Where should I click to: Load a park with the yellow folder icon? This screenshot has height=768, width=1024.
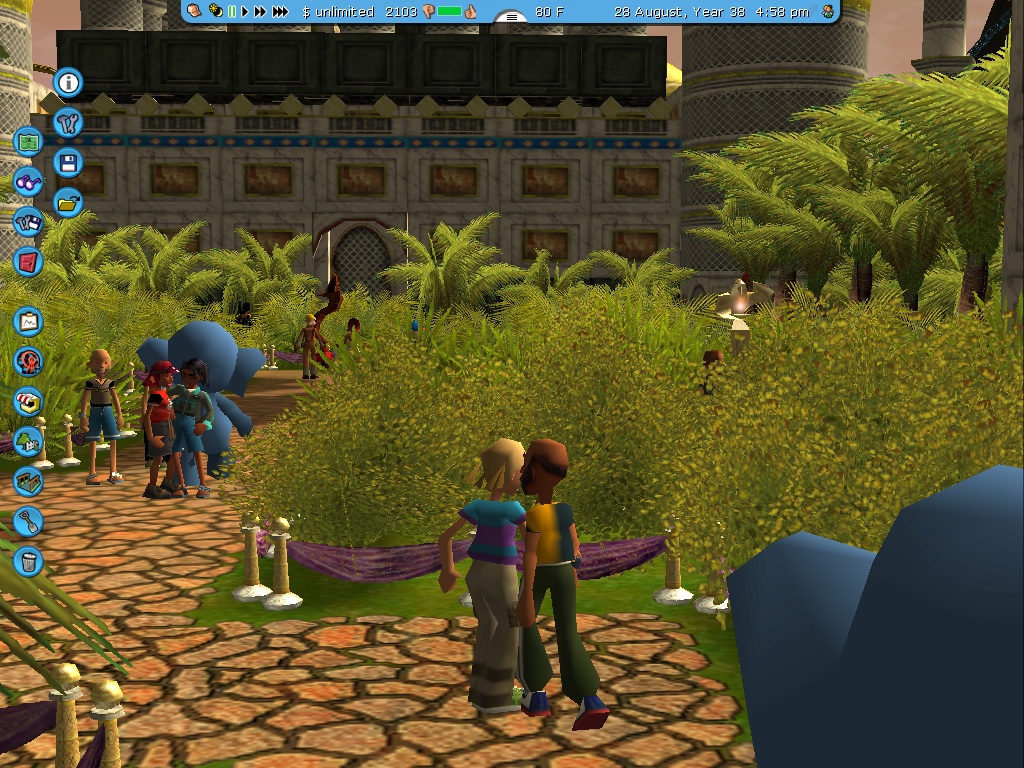point(68,203)
